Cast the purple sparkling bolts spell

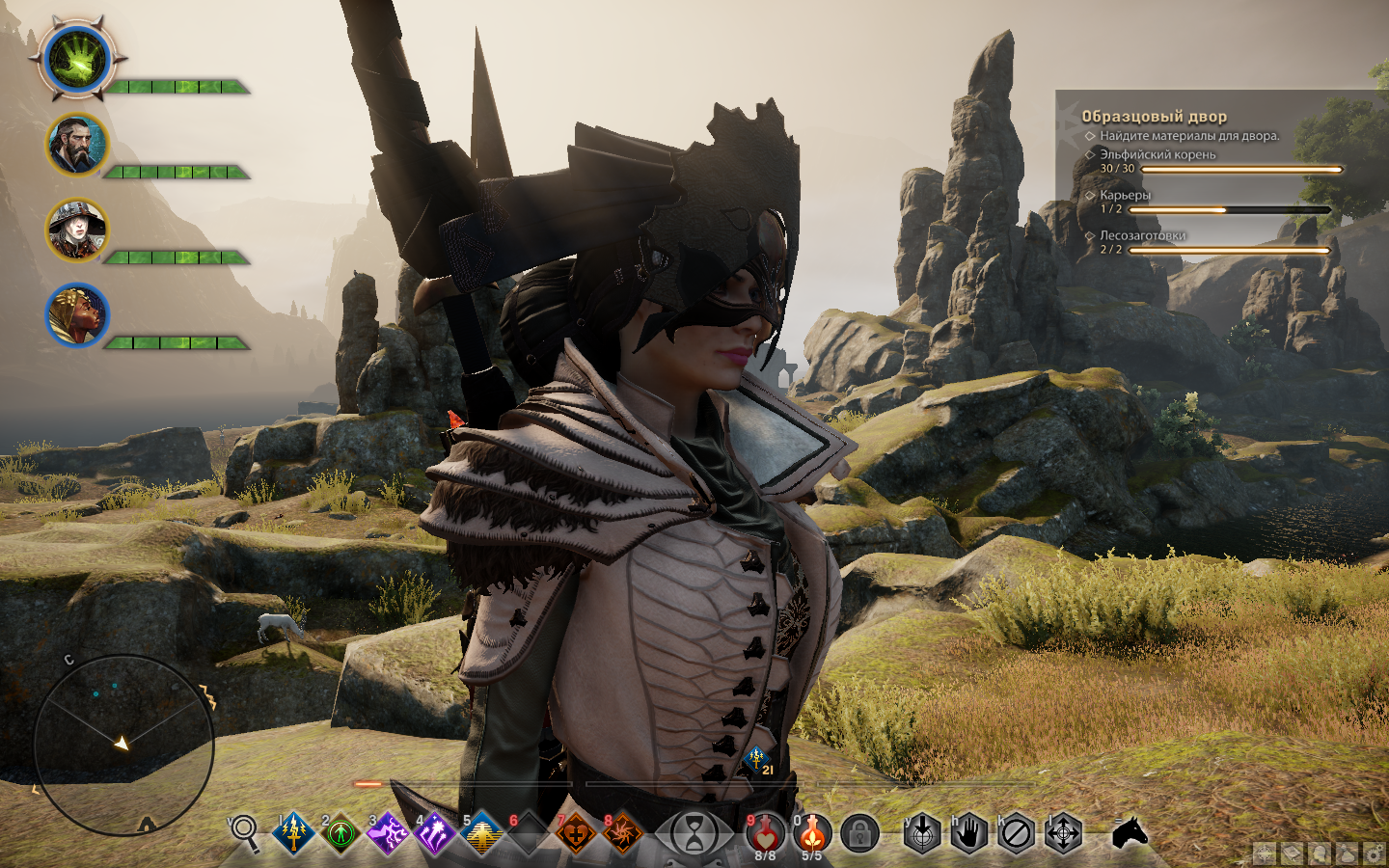coord(433,832)
